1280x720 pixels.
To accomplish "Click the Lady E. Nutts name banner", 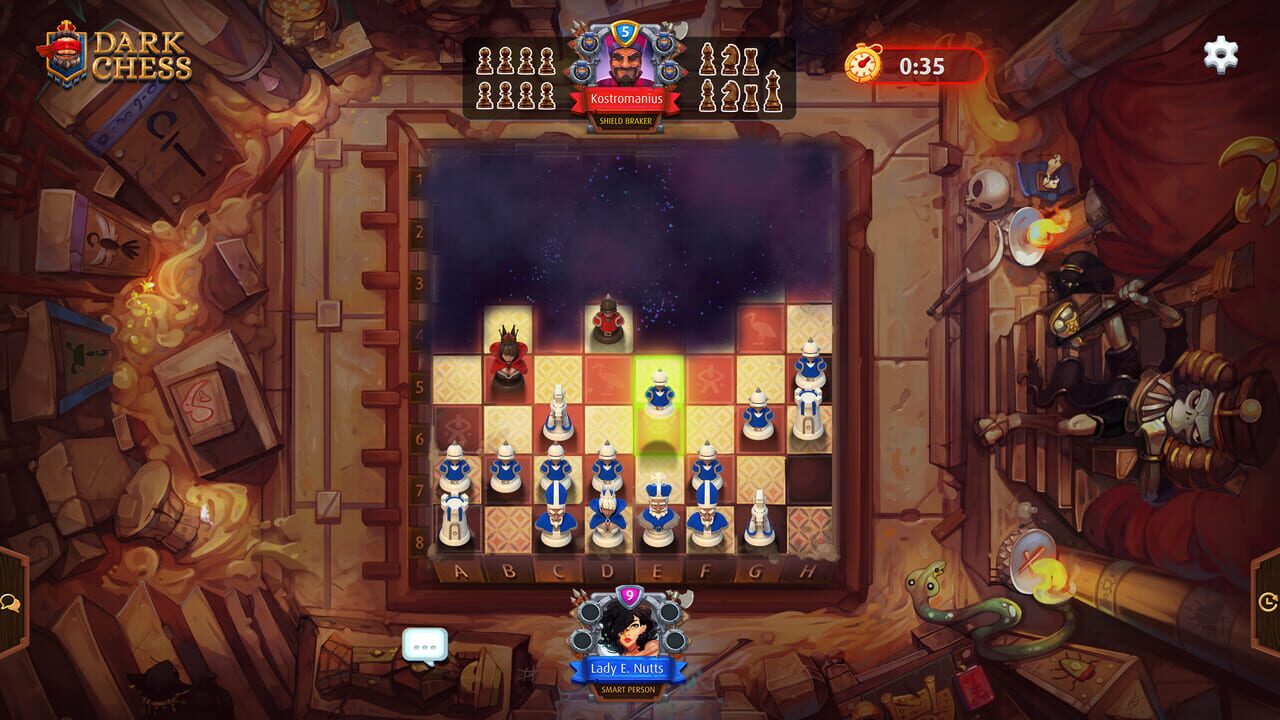I will tap(627, 668).
